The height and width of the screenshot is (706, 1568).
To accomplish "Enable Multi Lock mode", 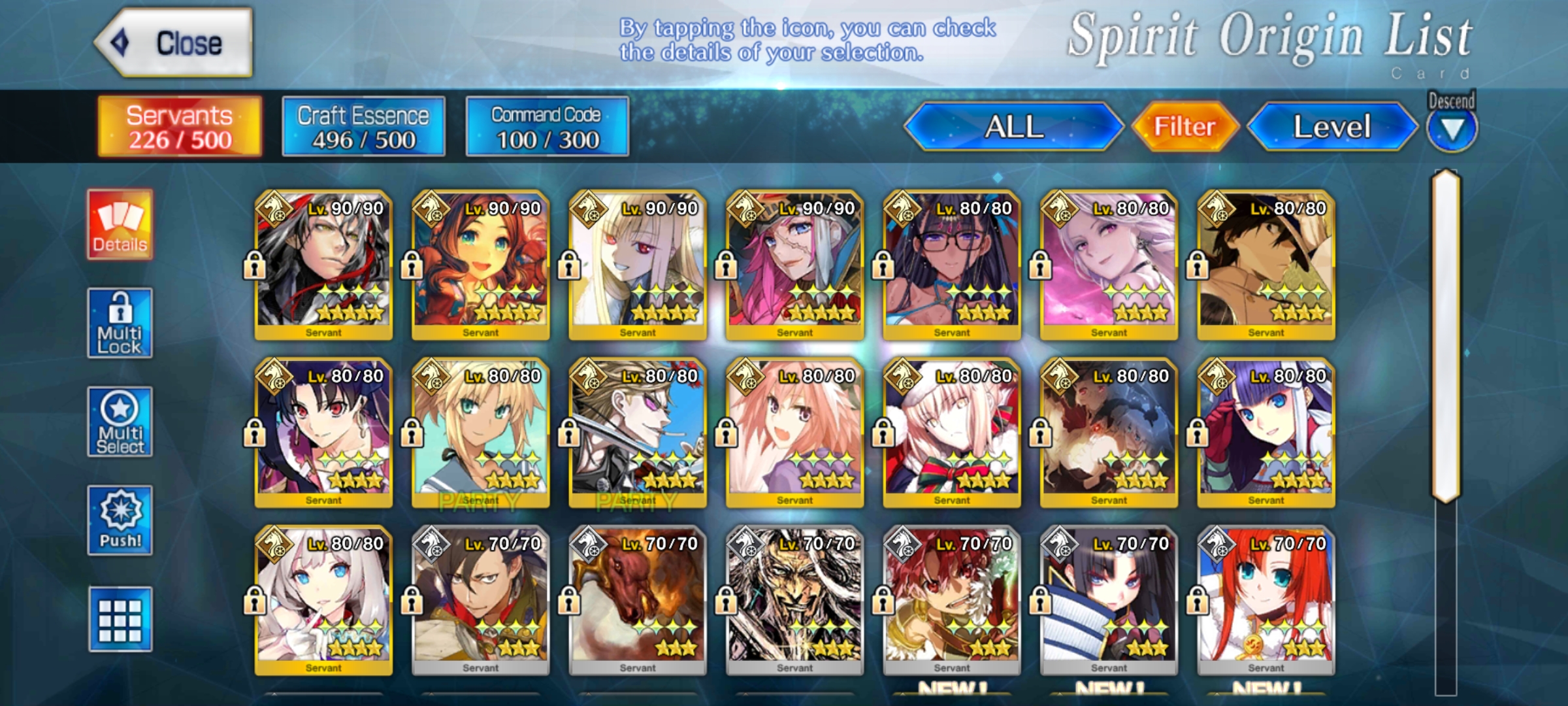I will (x=120, y=324).
